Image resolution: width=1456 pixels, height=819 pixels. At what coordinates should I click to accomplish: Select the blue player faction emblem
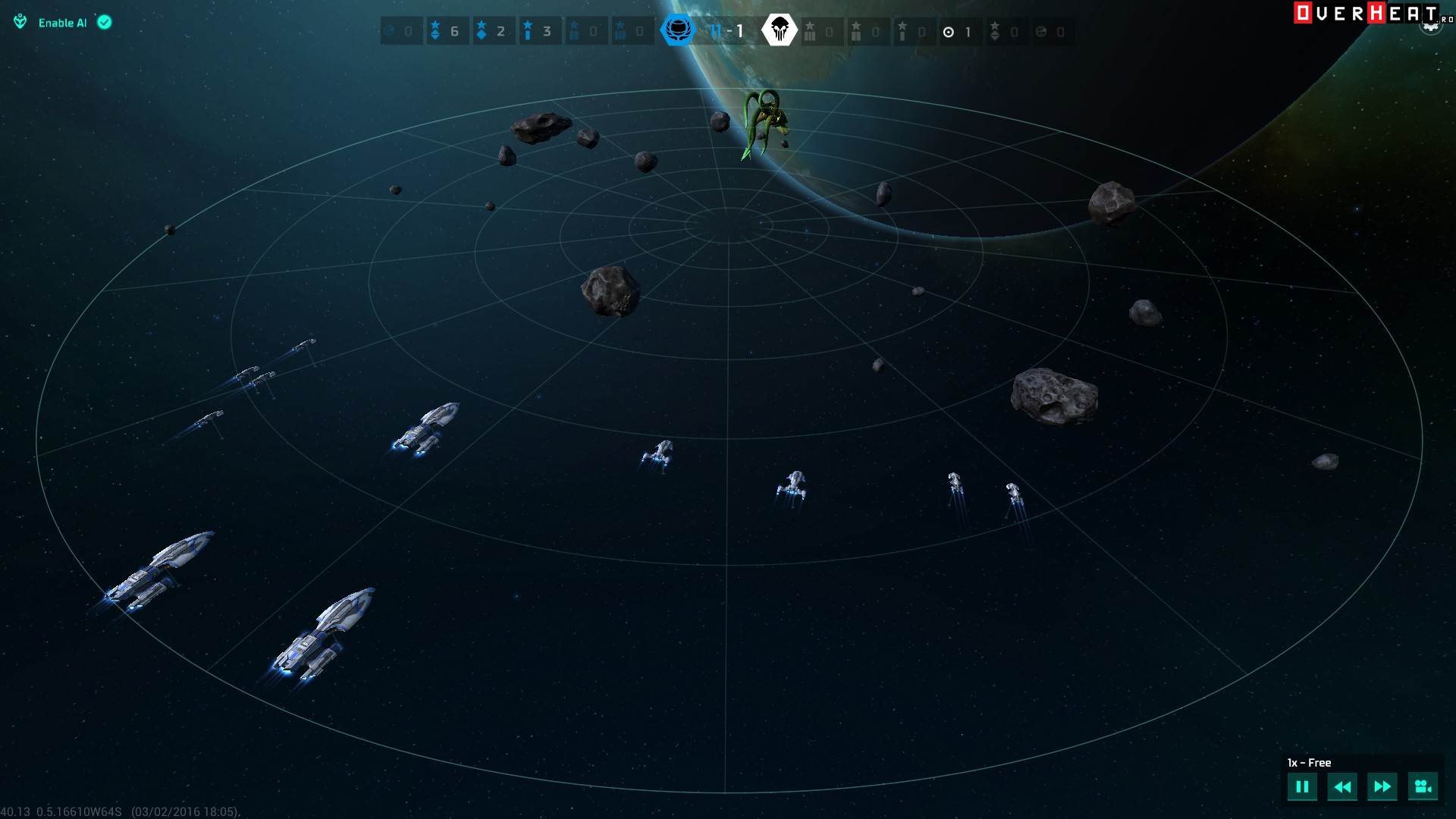click(x=677, y=30)
